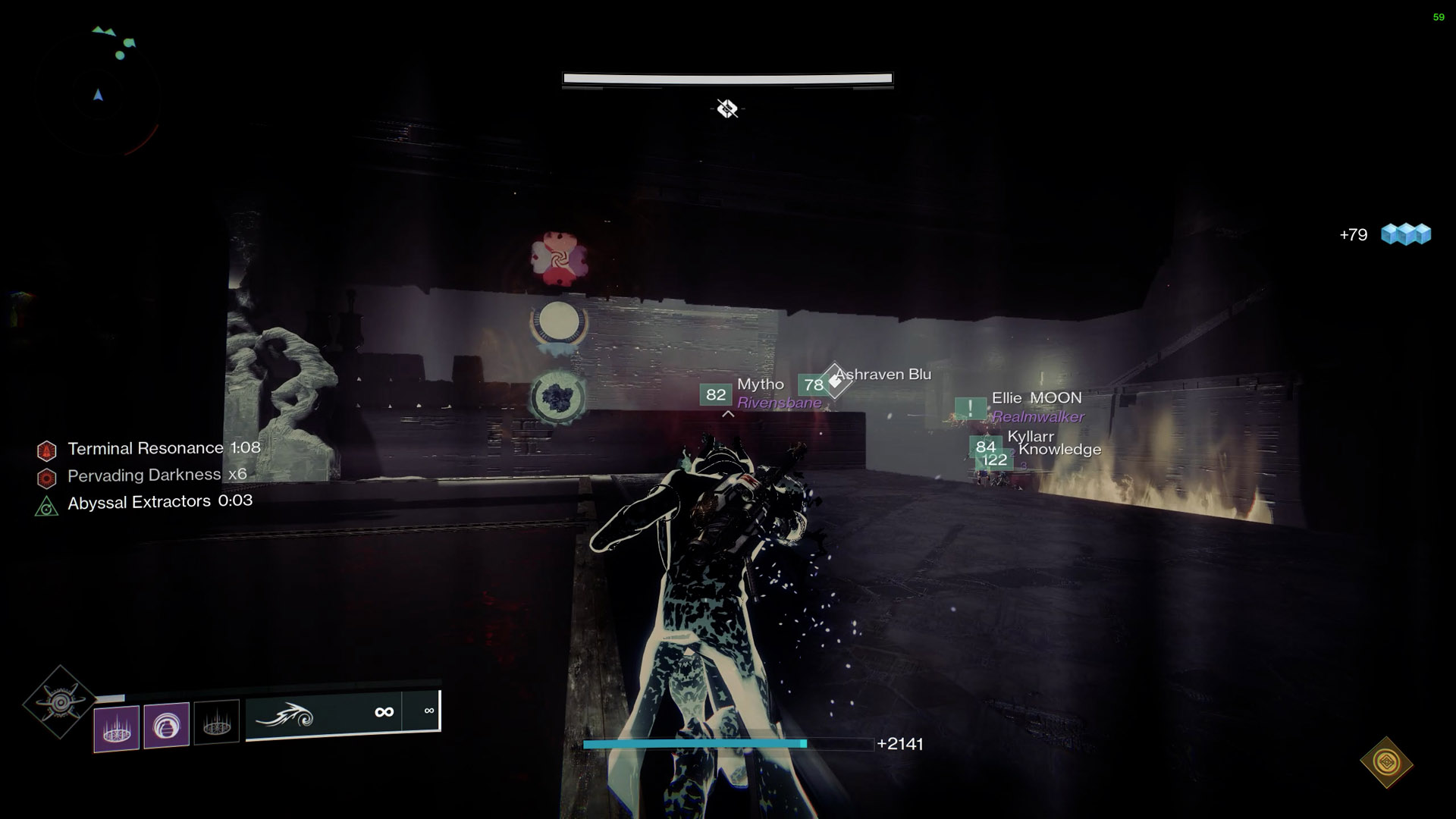The width and height of the screenshot is (1456, 819).
Task: Select the Mytho player nameplate
Action: tap(761, 385)
